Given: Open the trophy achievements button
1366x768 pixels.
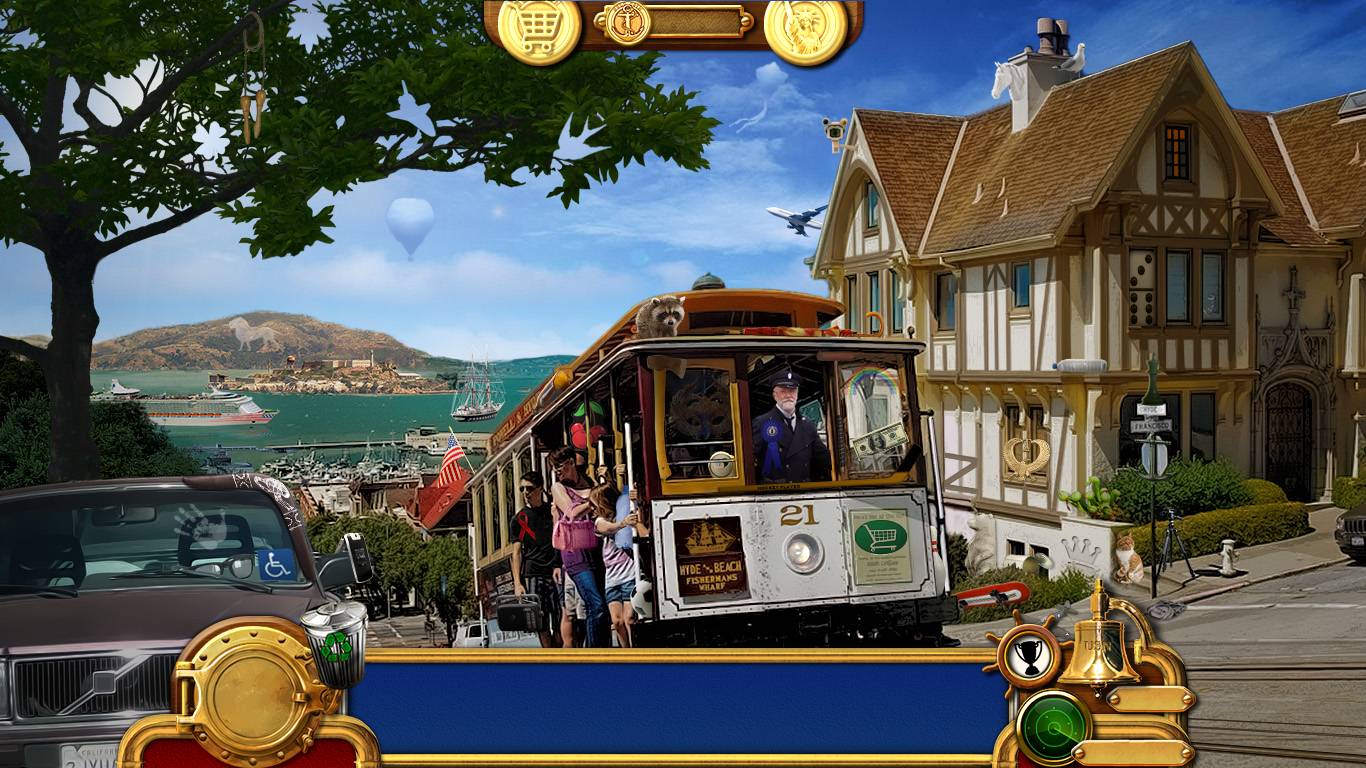Looking at the screenshot, I should tap(1029, 656).
